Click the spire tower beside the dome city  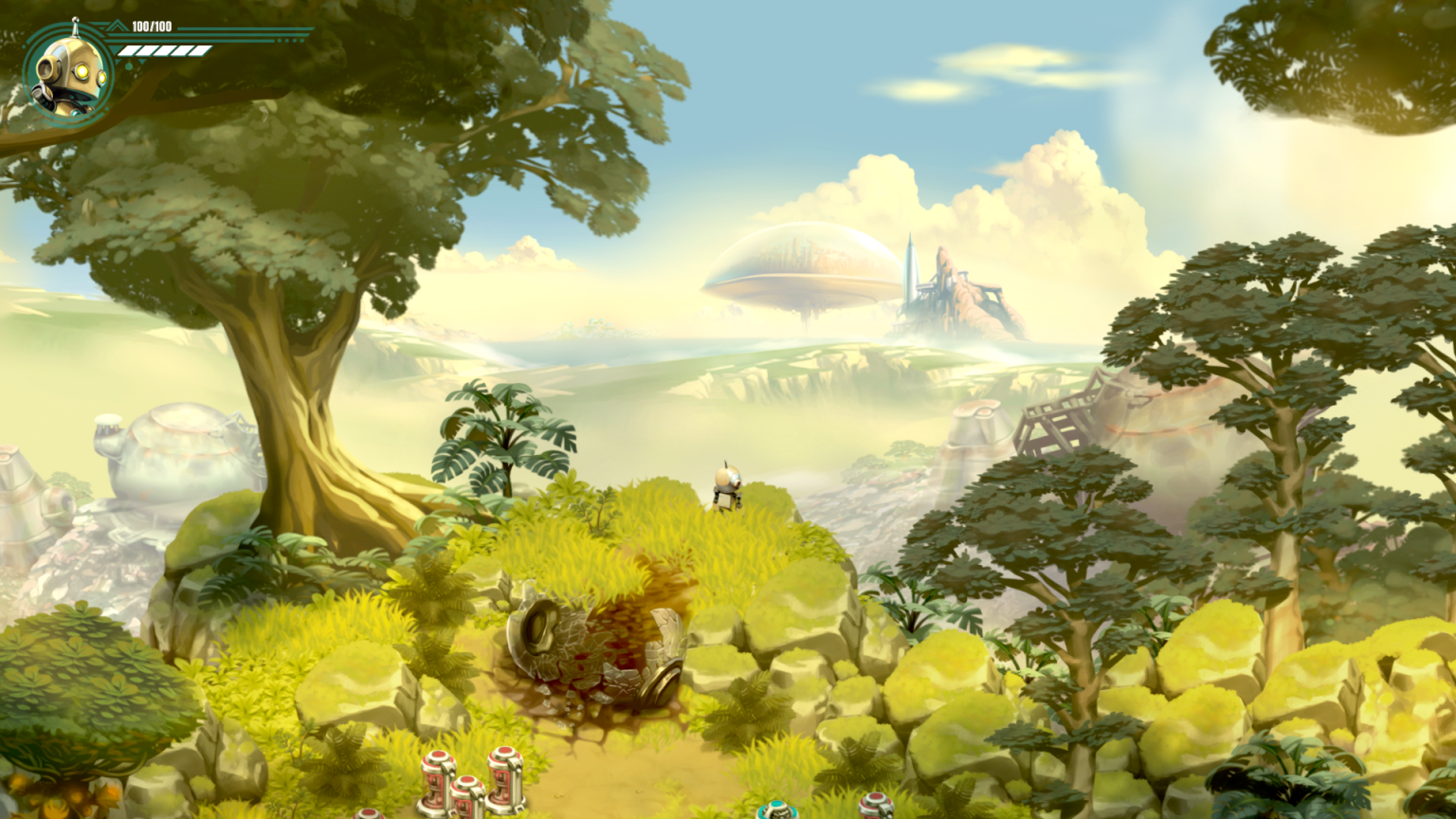coord(908,270)
